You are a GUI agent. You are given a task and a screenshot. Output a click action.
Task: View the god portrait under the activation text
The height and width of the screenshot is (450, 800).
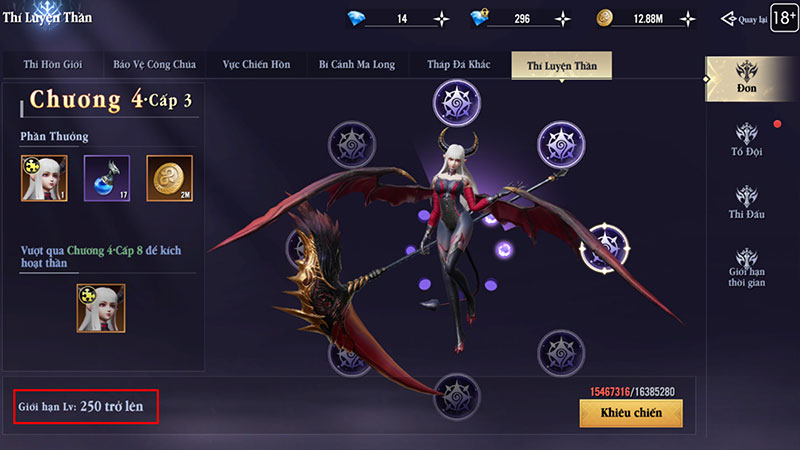(101, 307)
